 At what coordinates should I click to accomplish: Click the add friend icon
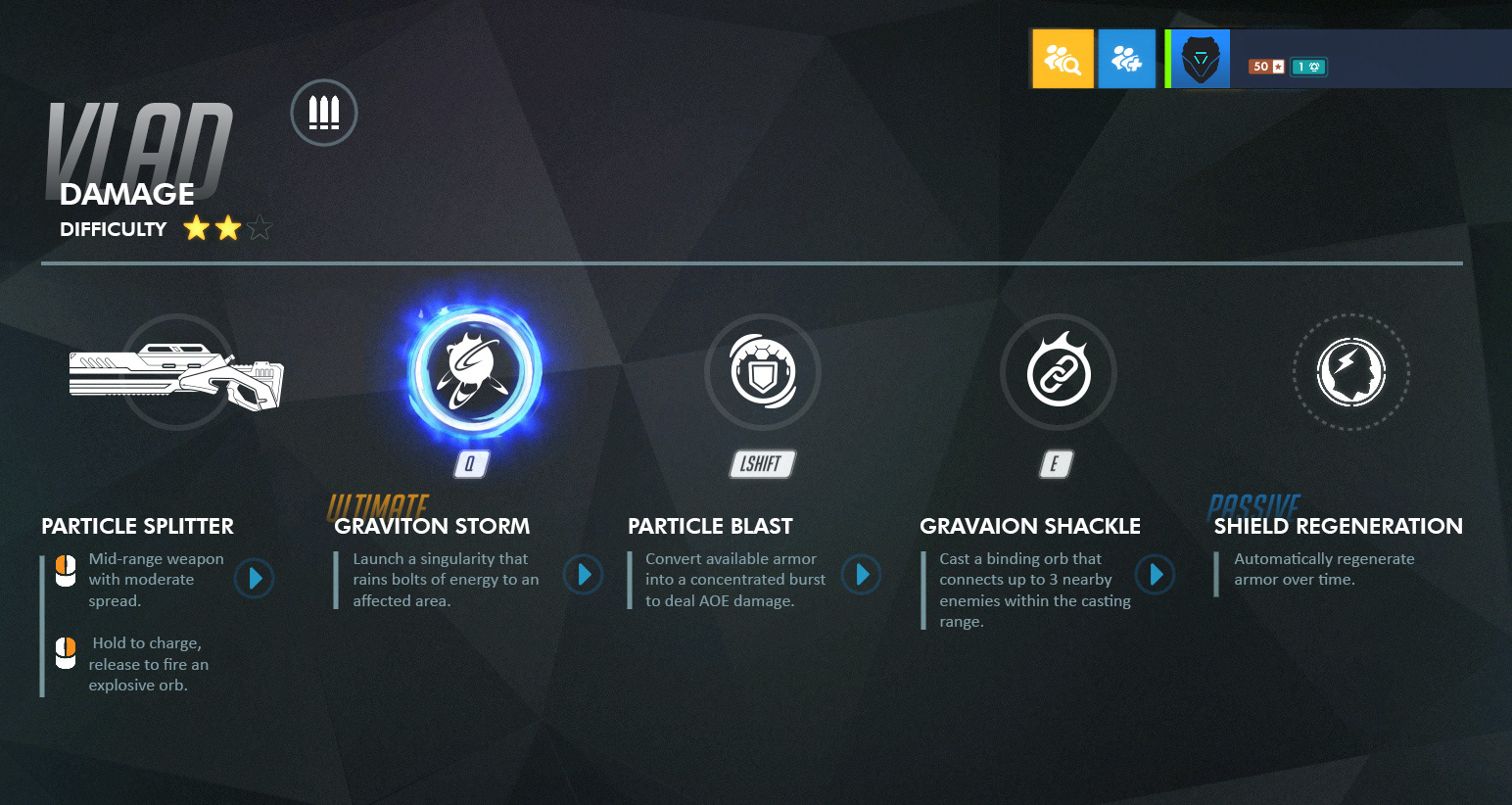point(1126,58)
